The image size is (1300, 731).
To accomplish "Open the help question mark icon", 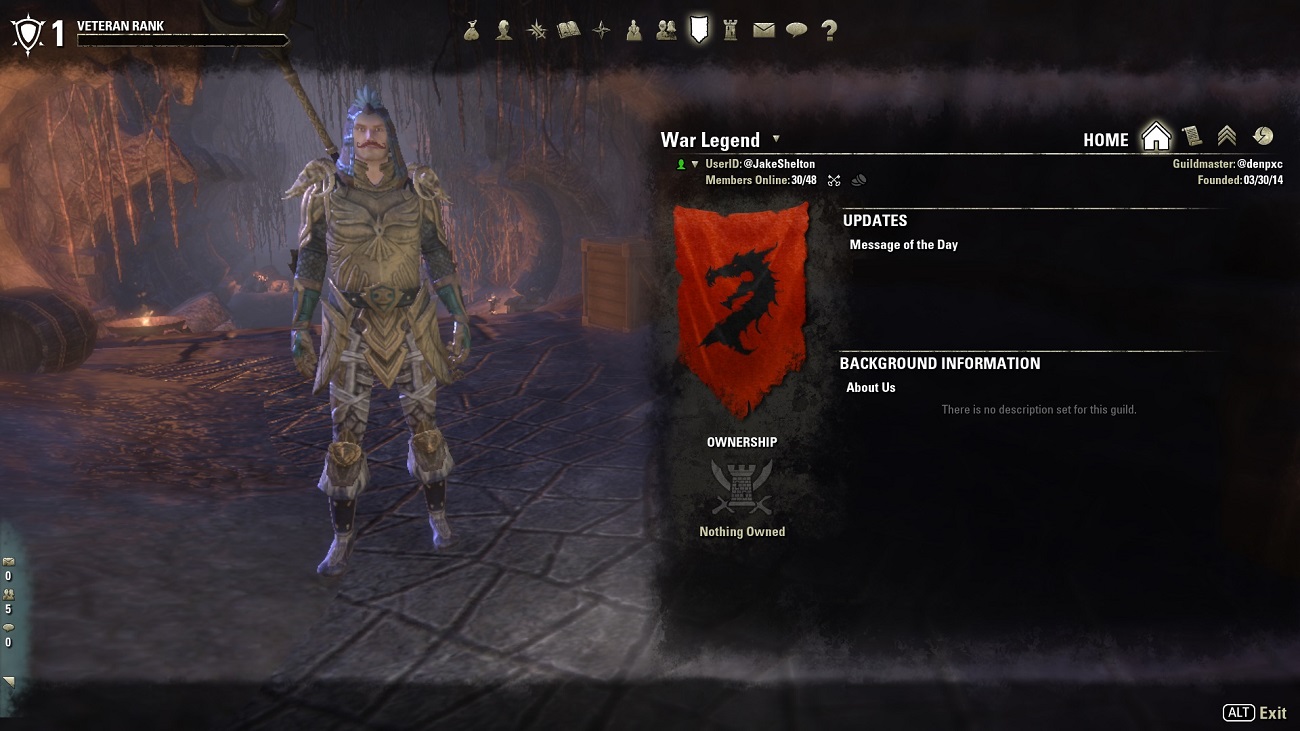I will pyautogui.click(x=829, y=31).
